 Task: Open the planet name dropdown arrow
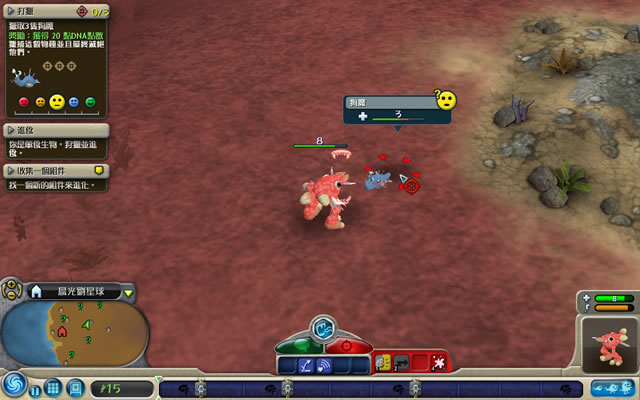click(x=129, y=293)
